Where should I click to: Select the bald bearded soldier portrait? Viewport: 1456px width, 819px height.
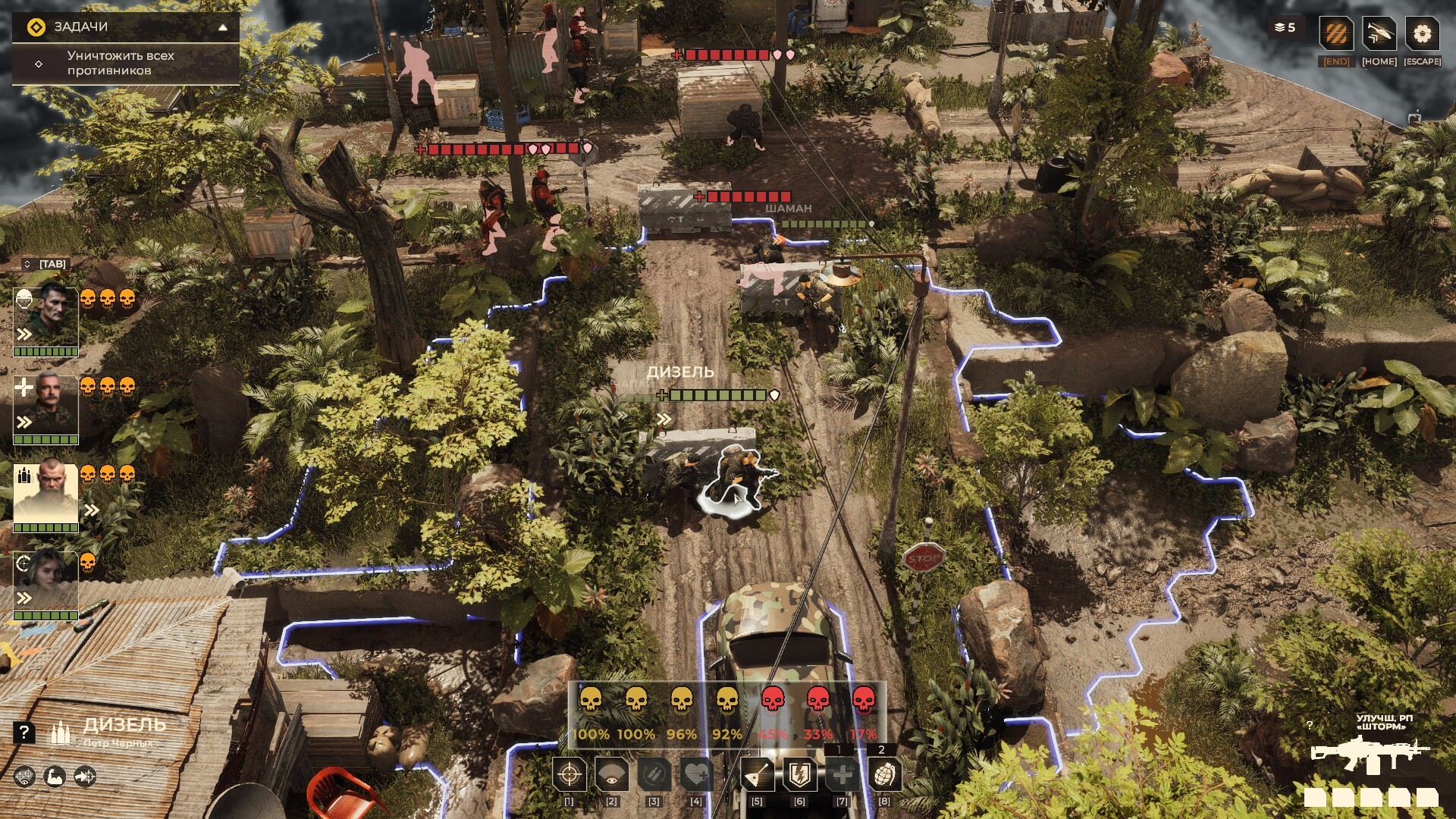pos(46,493)
